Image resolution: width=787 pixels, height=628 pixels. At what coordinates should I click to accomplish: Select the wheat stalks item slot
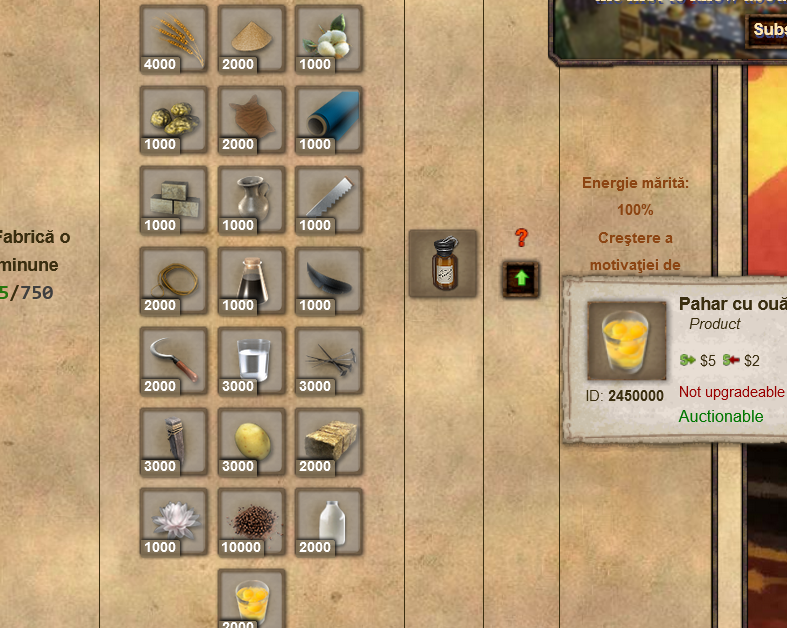pos(174,39)
